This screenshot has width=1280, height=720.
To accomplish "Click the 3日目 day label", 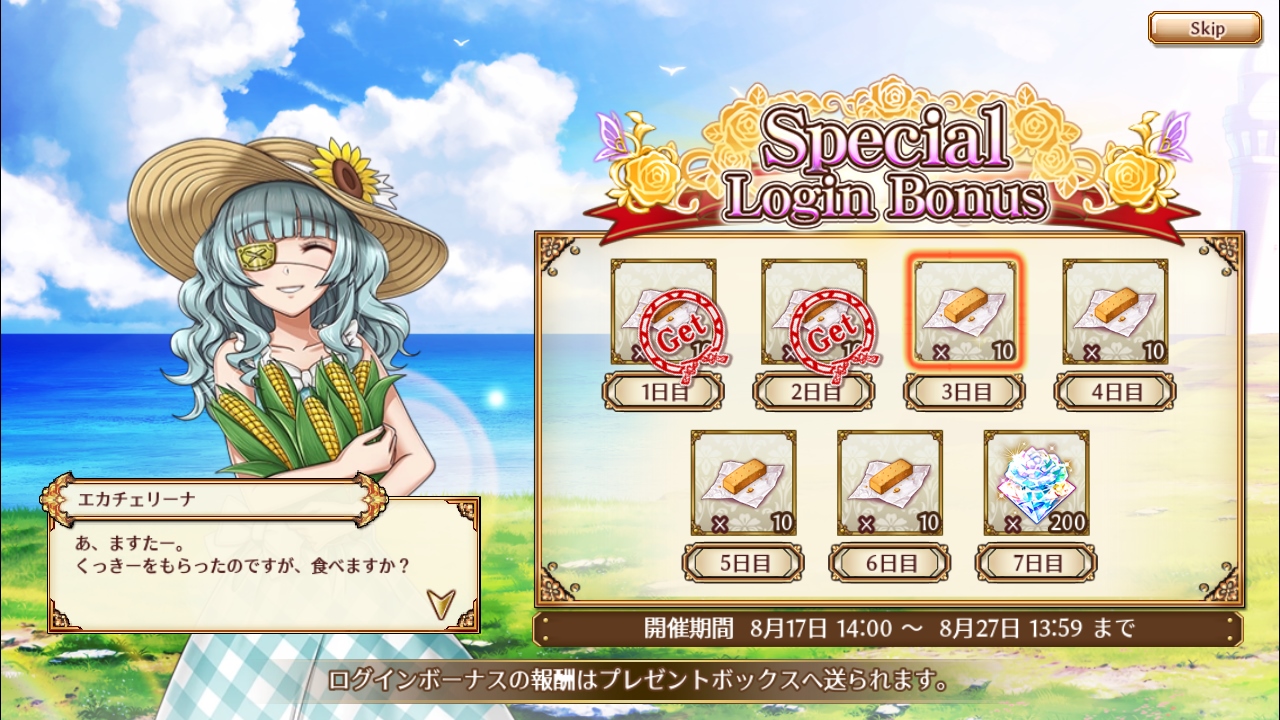I will 965,392.
